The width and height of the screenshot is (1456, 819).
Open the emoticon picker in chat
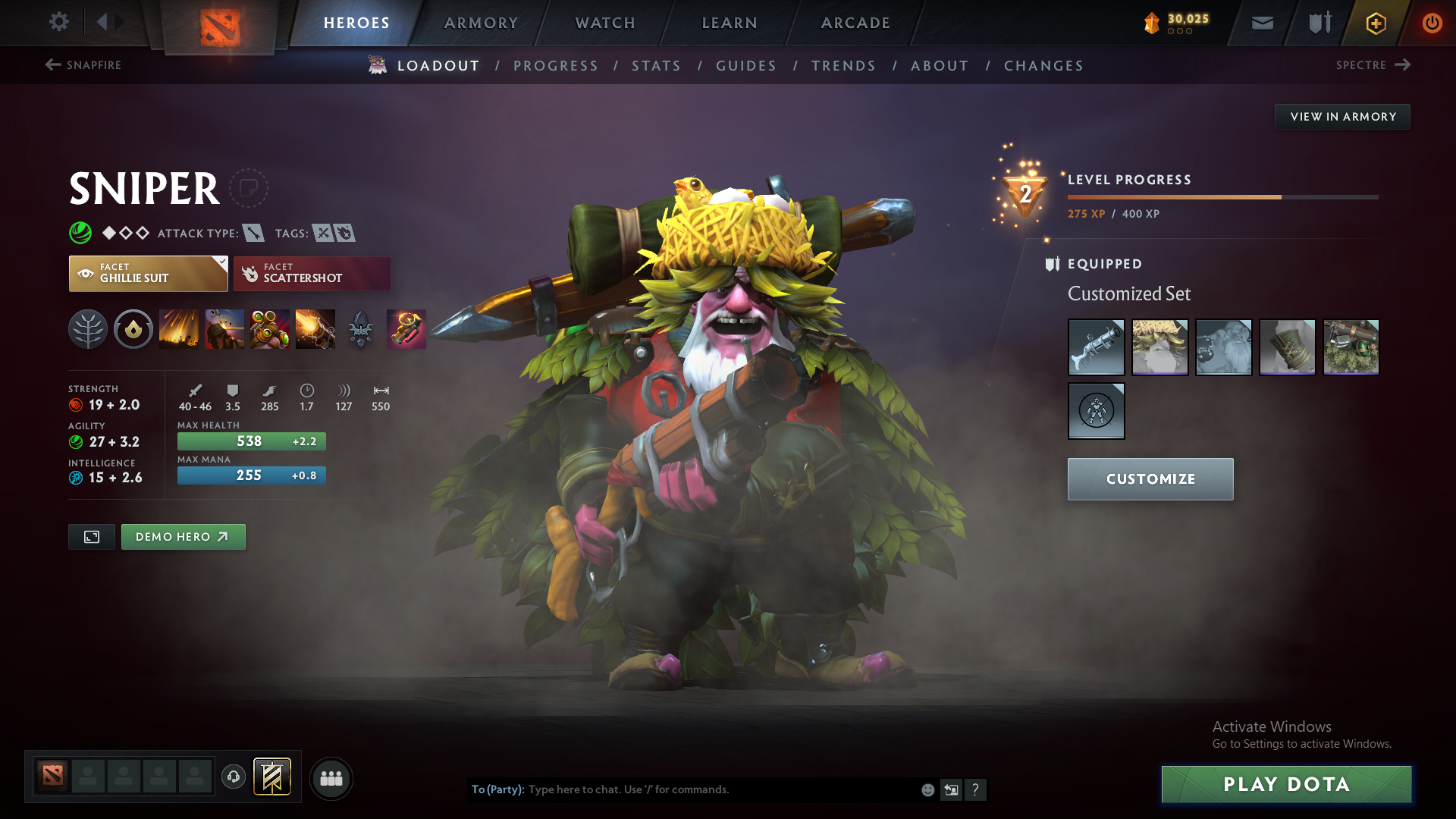pos(927,789)
